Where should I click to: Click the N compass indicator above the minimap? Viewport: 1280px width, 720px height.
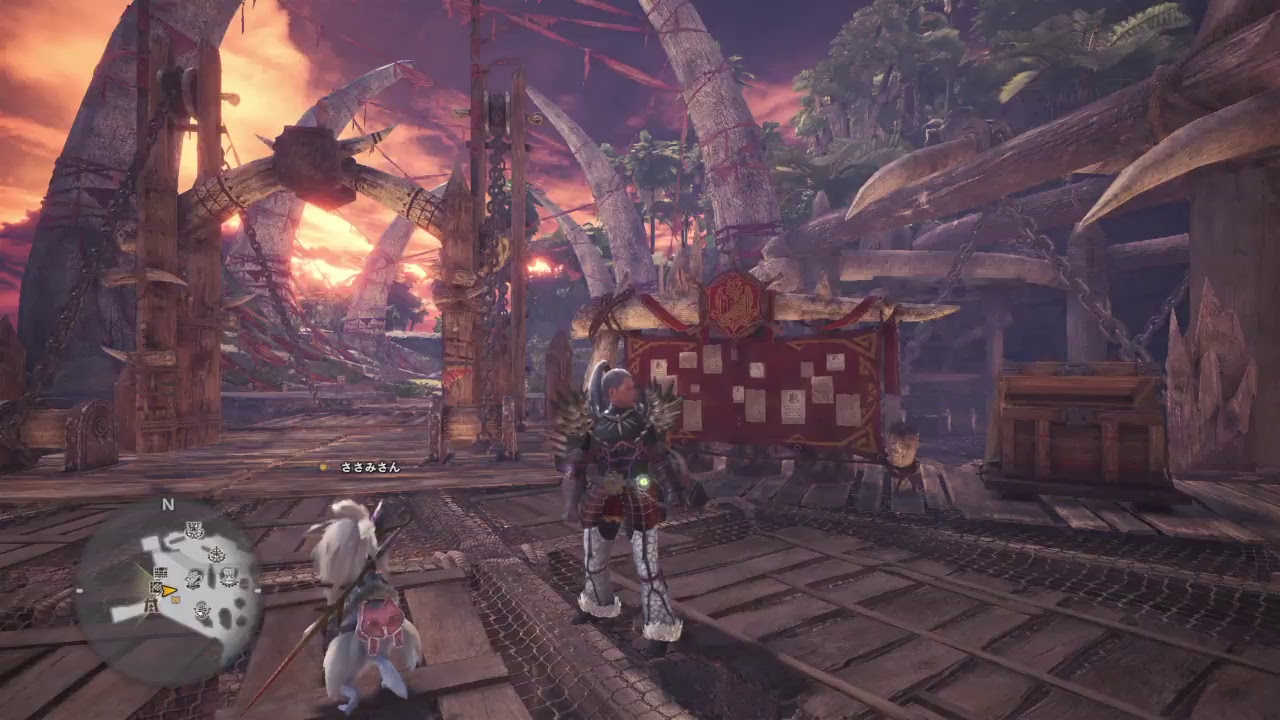pyautogui.click(x=166, y=504)
